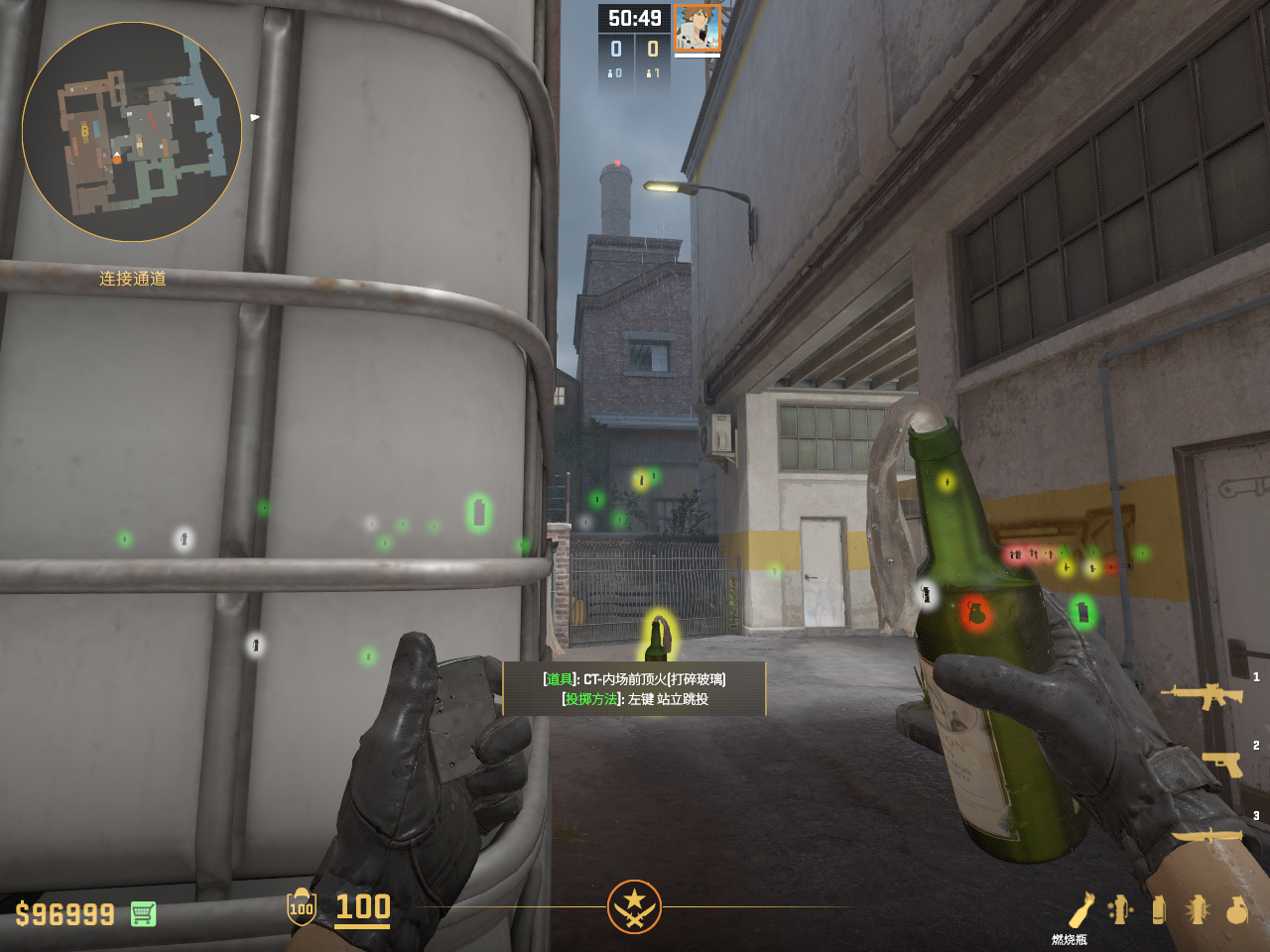
Task: Select the knife in slot 3
Action: pyautogui.click(x=1208, y=836)
